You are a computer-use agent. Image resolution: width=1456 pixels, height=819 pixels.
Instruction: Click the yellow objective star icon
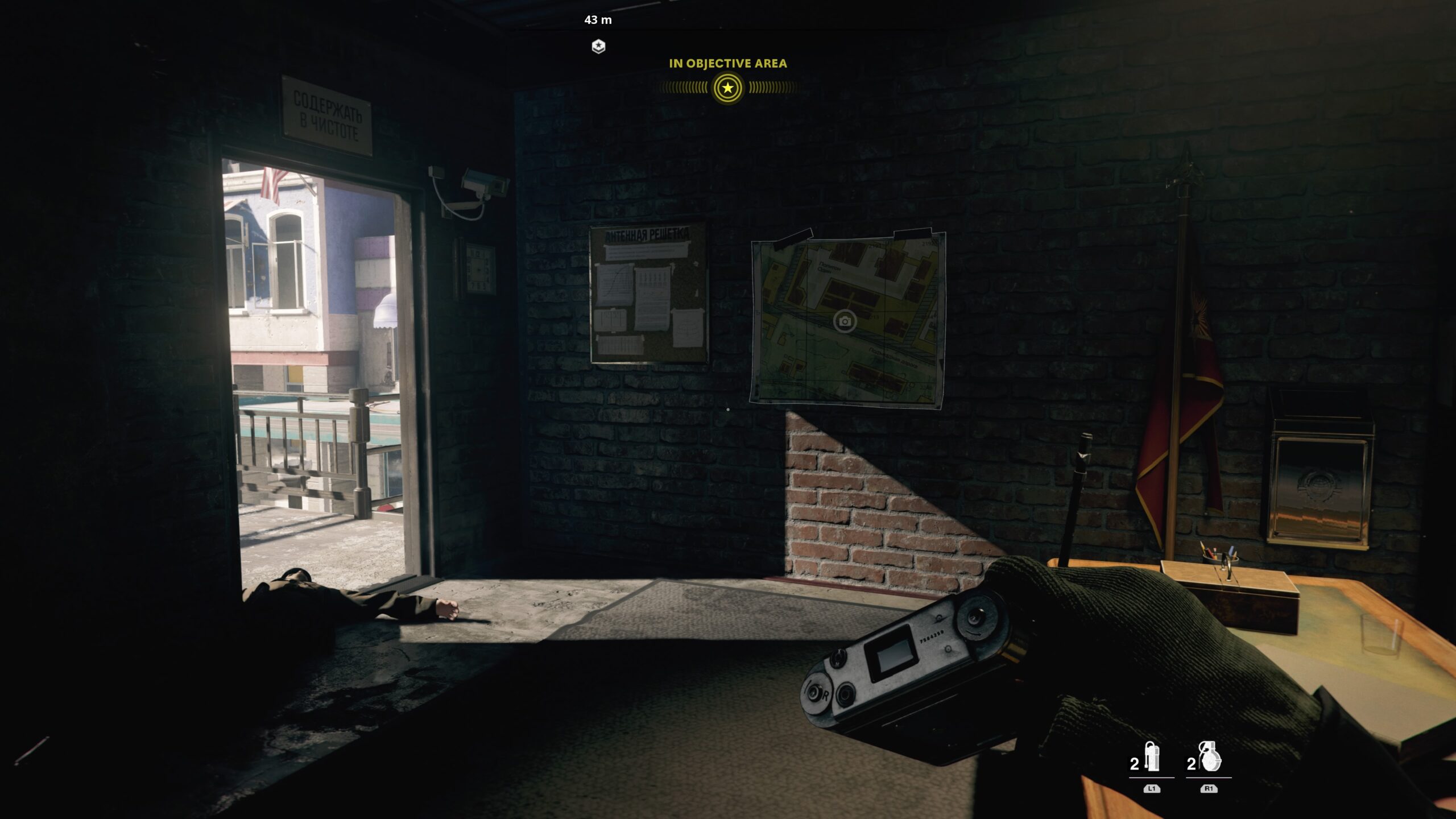click(x=729, y=89)
